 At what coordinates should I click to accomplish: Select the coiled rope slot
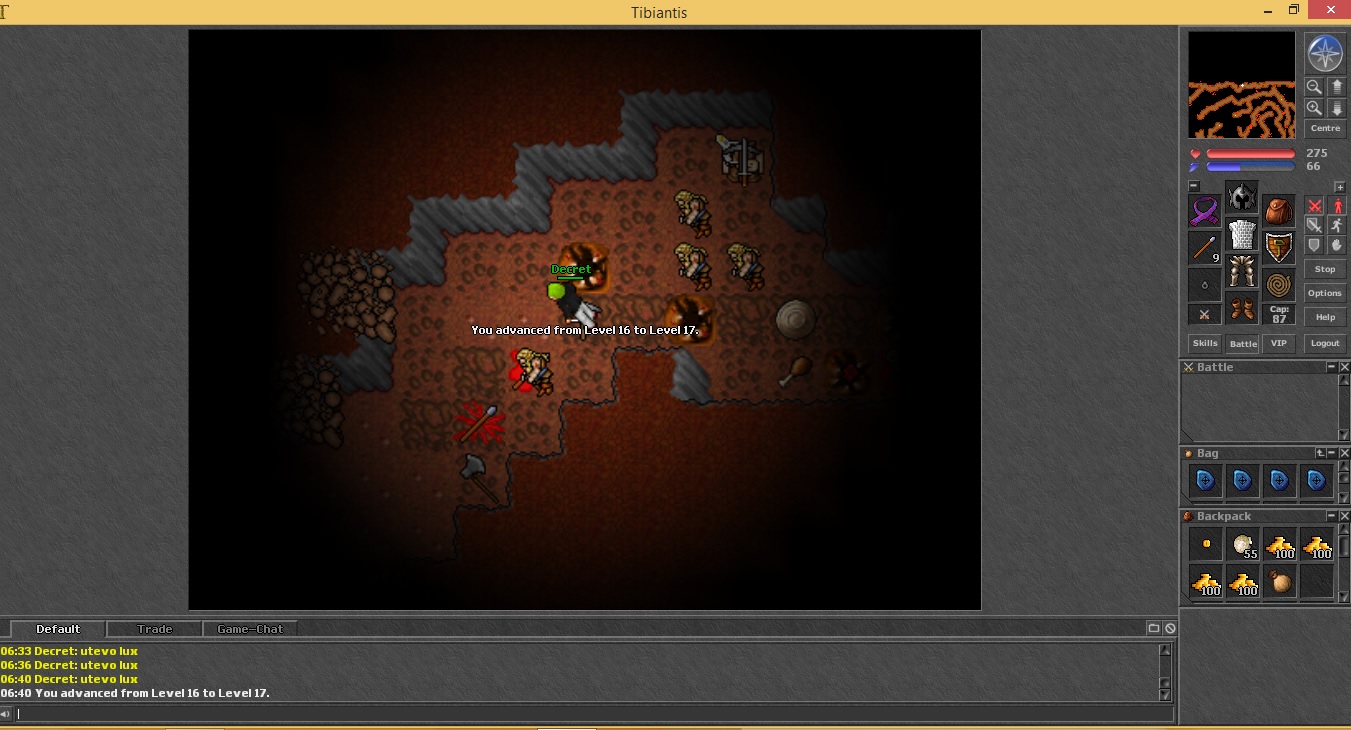[x=1278, y=284]
